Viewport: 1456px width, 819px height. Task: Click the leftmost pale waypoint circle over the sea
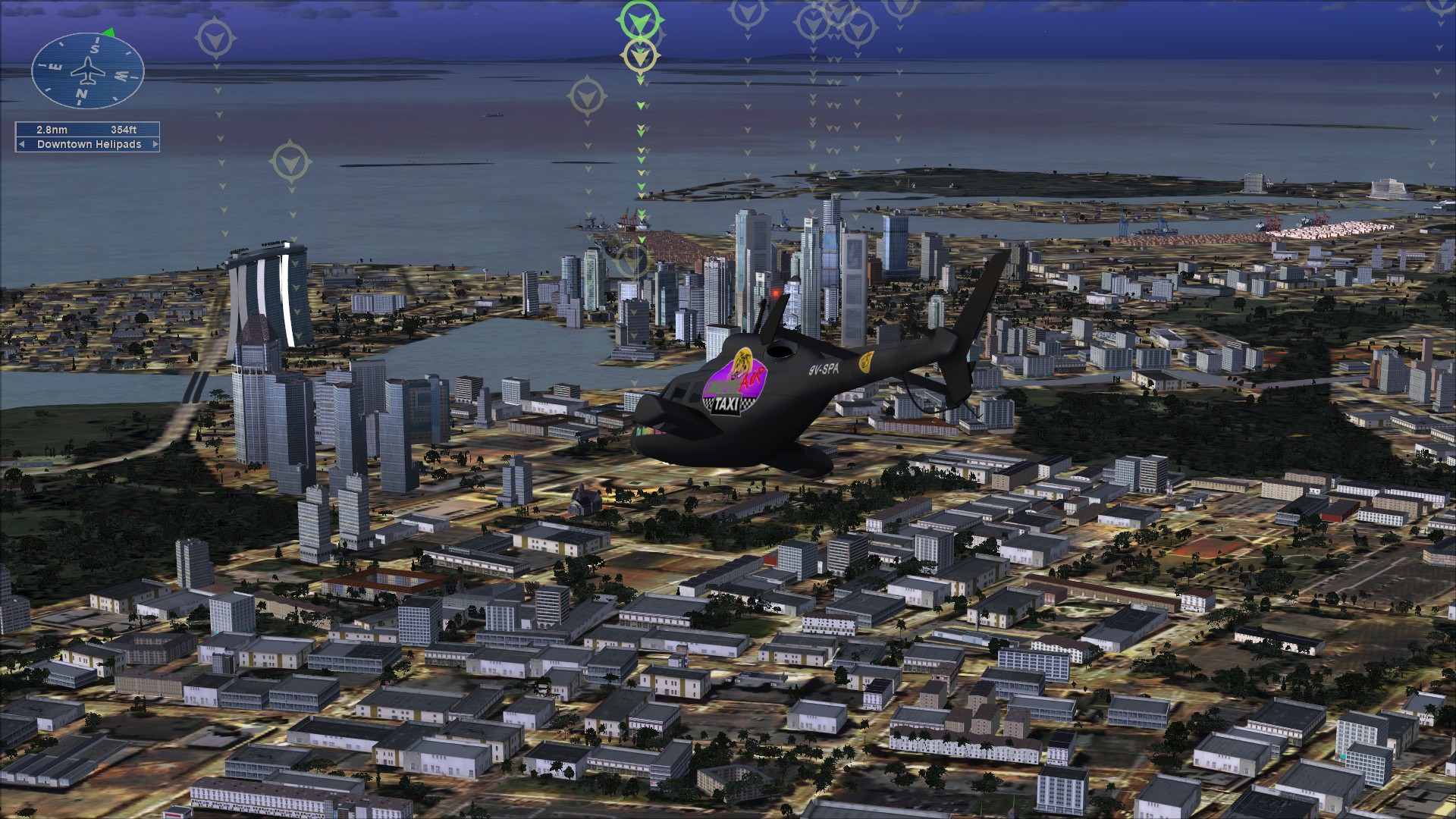(216, 36)
